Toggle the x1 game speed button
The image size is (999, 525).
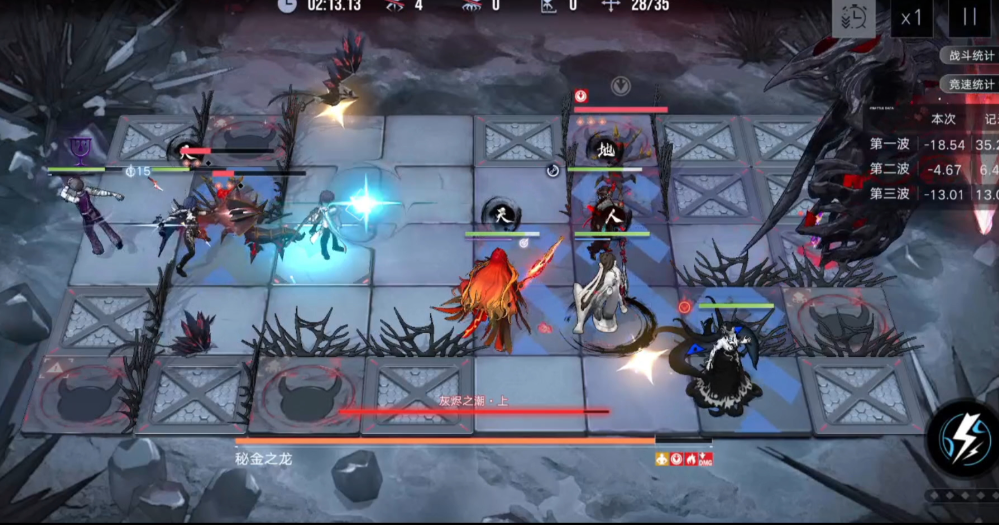(x=911, y=17)
